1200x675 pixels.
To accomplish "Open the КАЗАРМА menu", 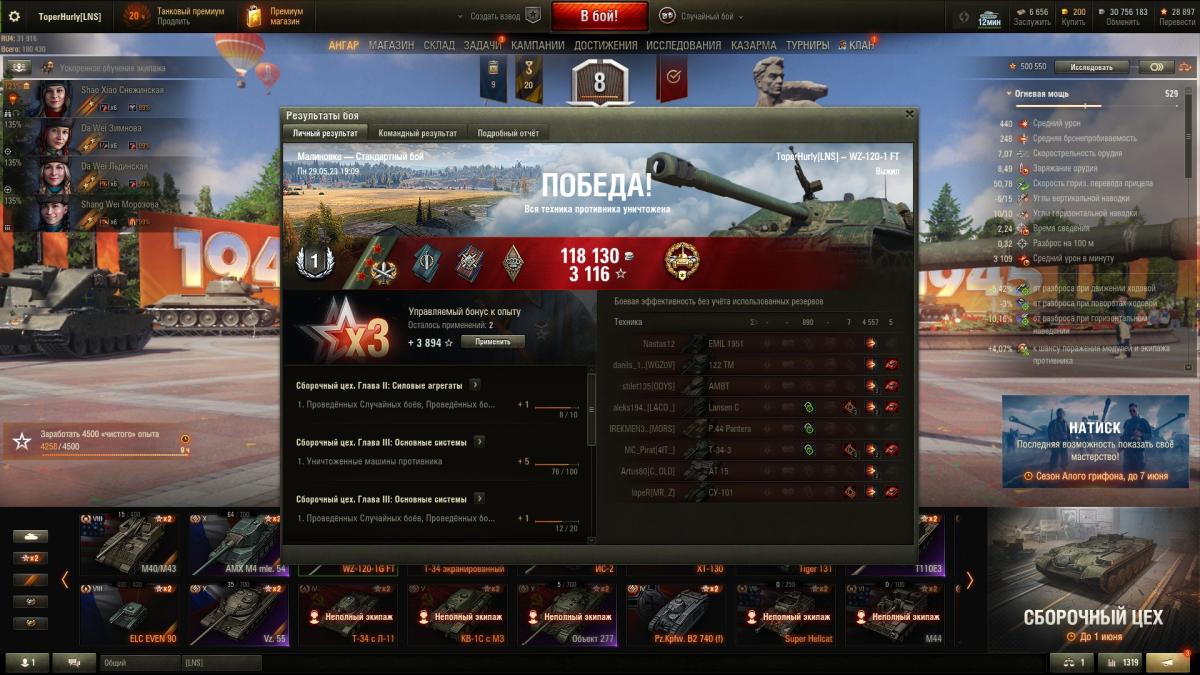I will coord(753,45).
